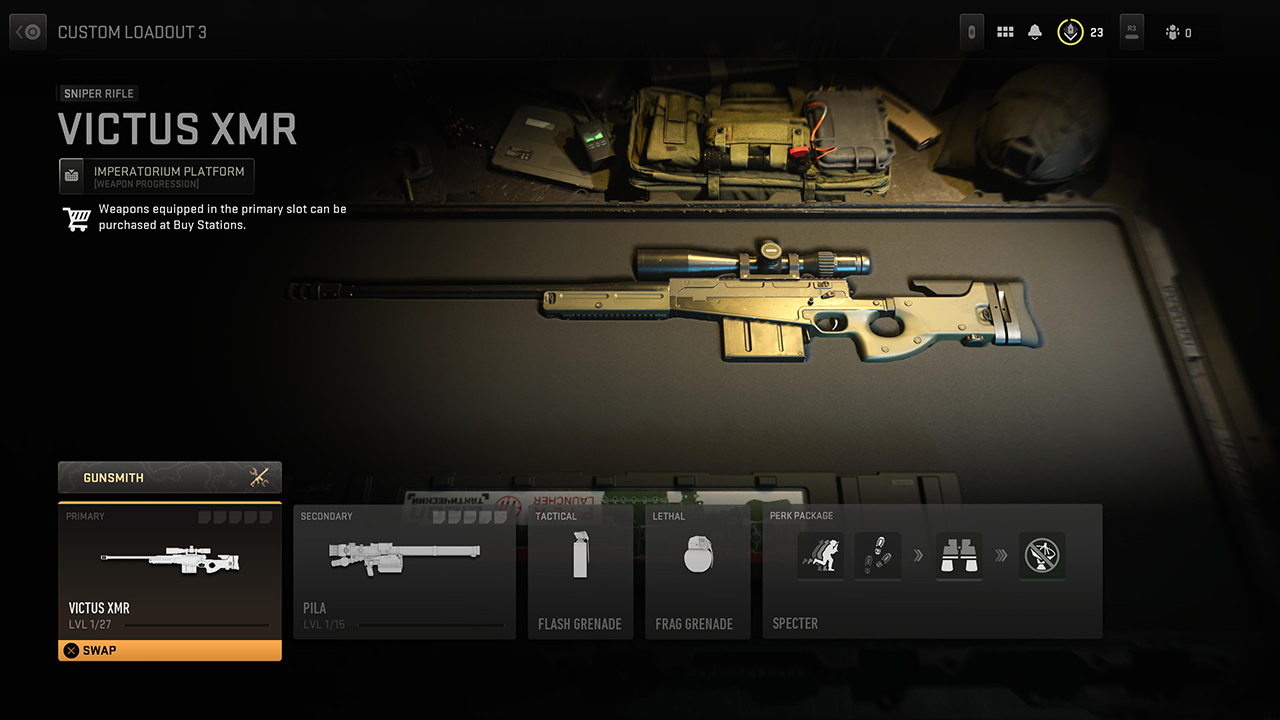Open the Gunsmith for the Victus XMR
Viewport: 1280px width, 720px height.
coord(169,477)
